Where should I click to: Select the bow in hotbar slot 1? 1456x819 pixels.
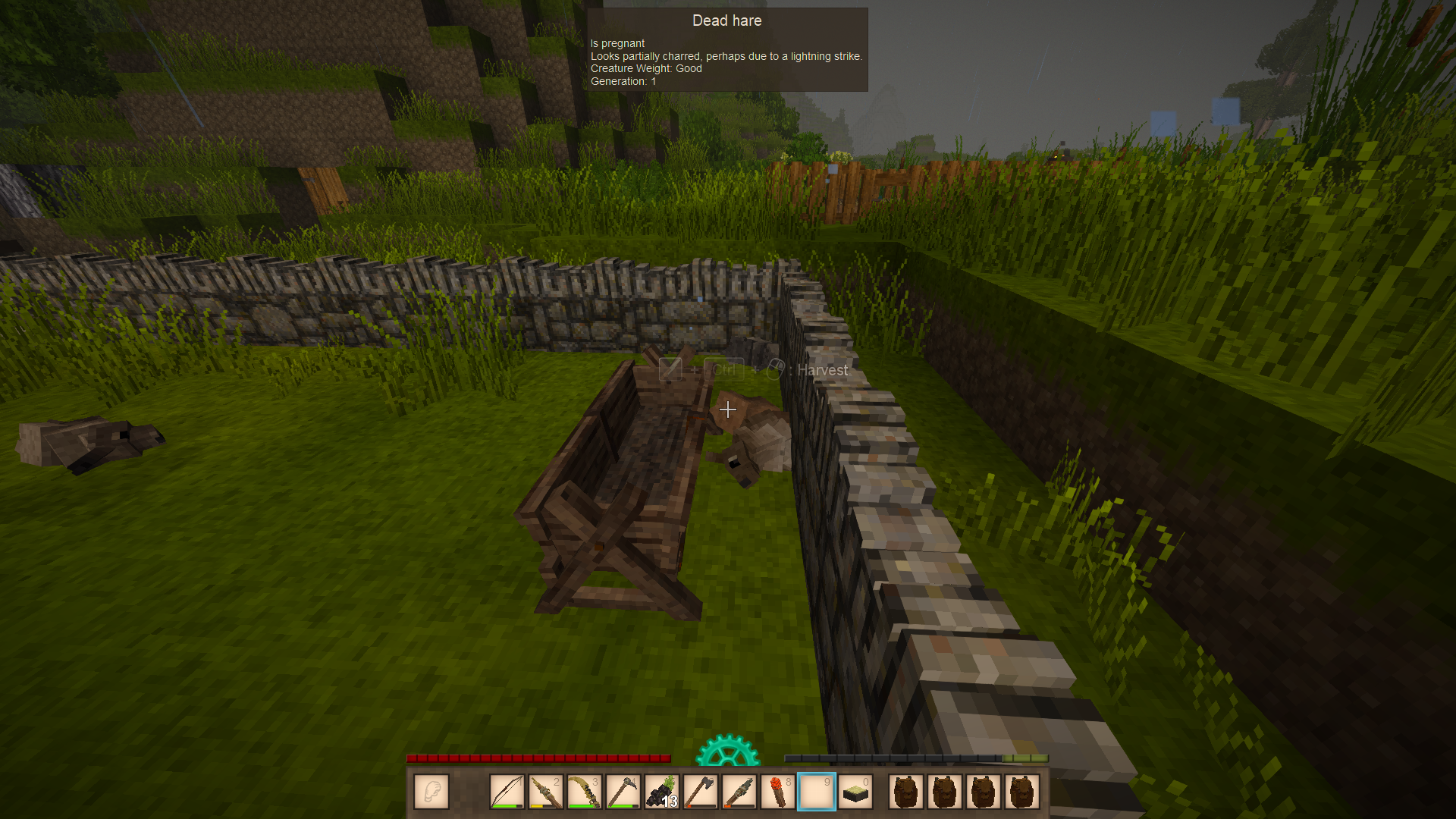pos(507,792)
